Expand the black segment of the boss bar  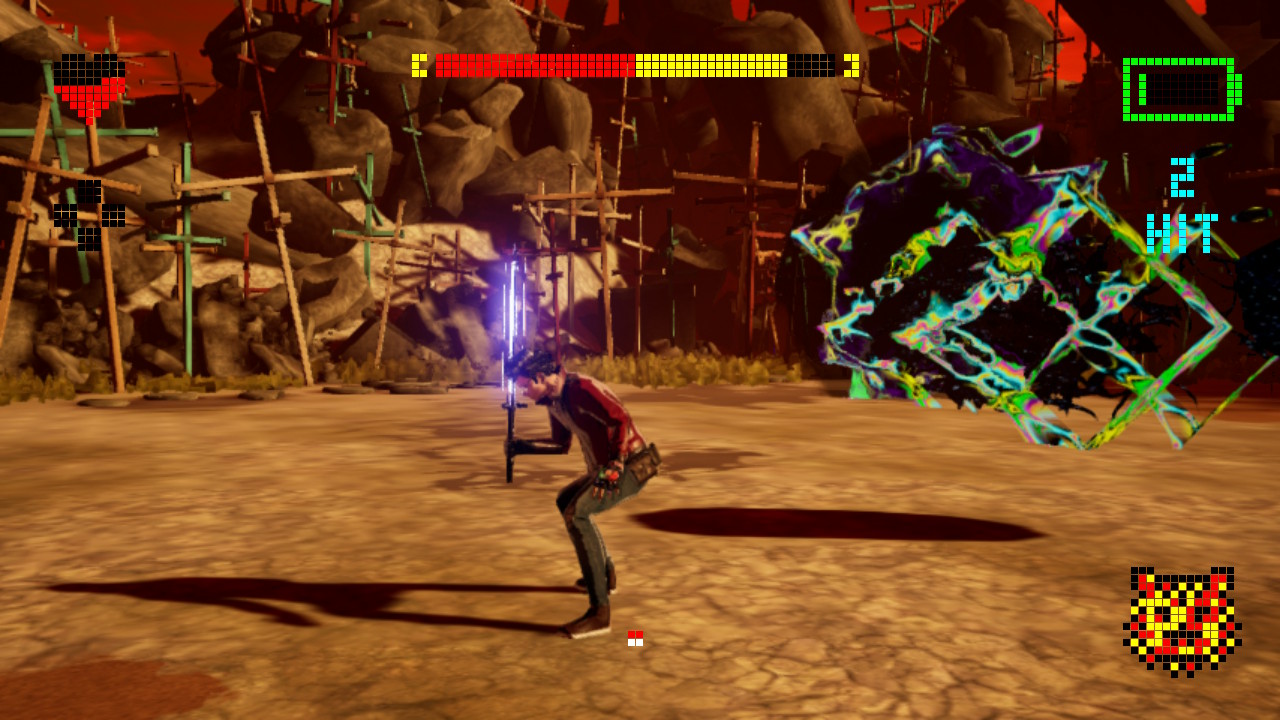pyautogui.click(x=810, y=65)
